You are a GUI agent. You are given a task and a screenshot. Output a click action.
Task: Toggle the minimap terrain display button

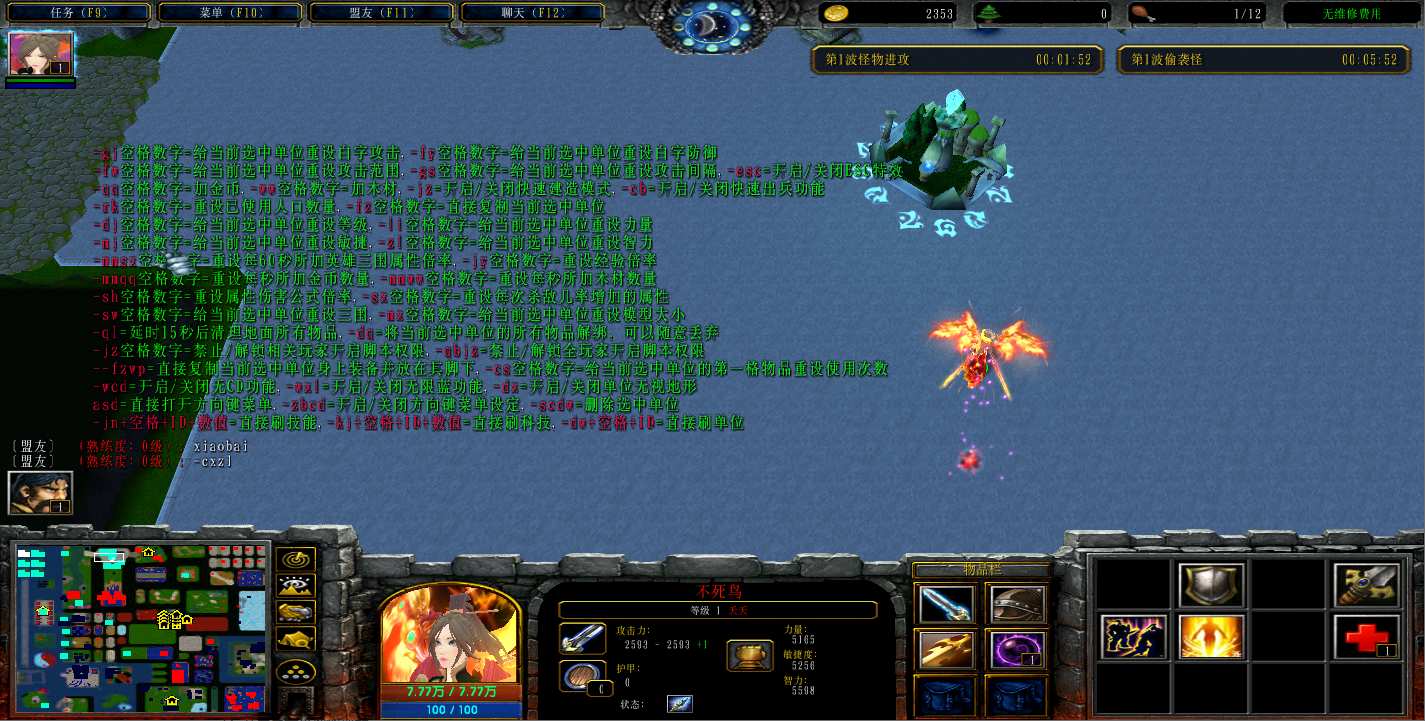pos(296,586)
